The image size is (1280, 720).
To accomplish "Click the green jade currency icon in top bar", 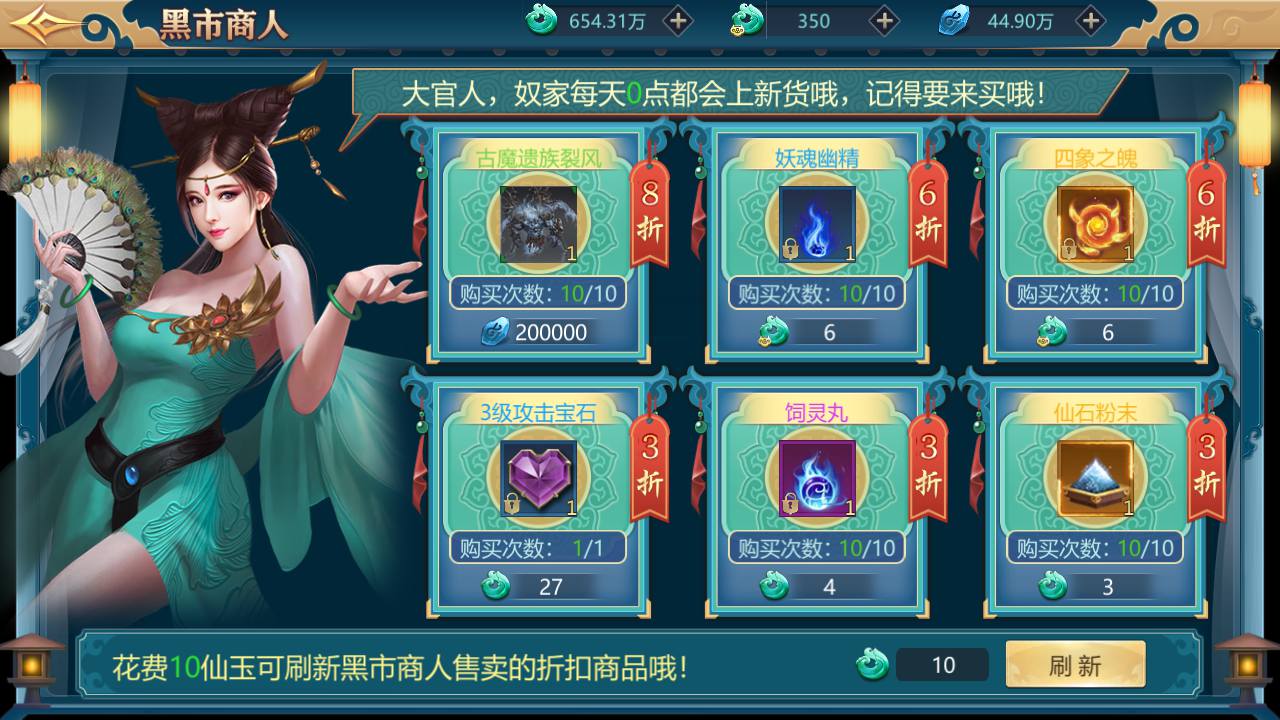I will [x=537, y=20].
